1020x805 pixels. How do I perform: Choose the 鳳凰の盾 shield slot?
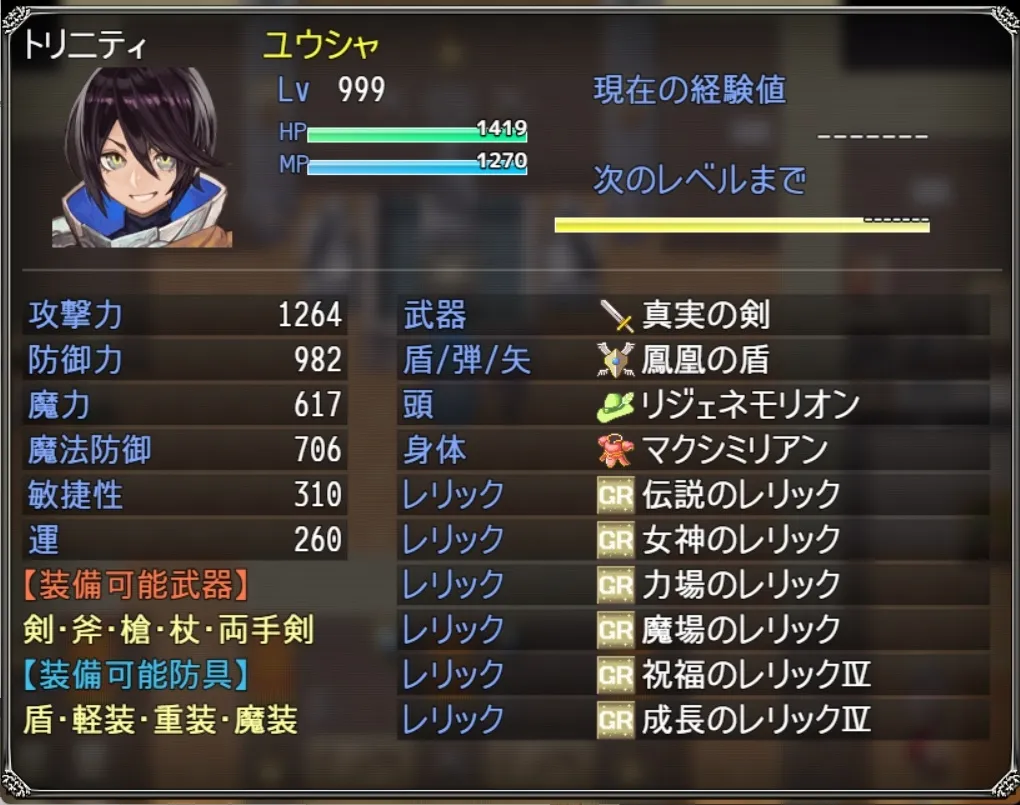[x=705, y=360]
